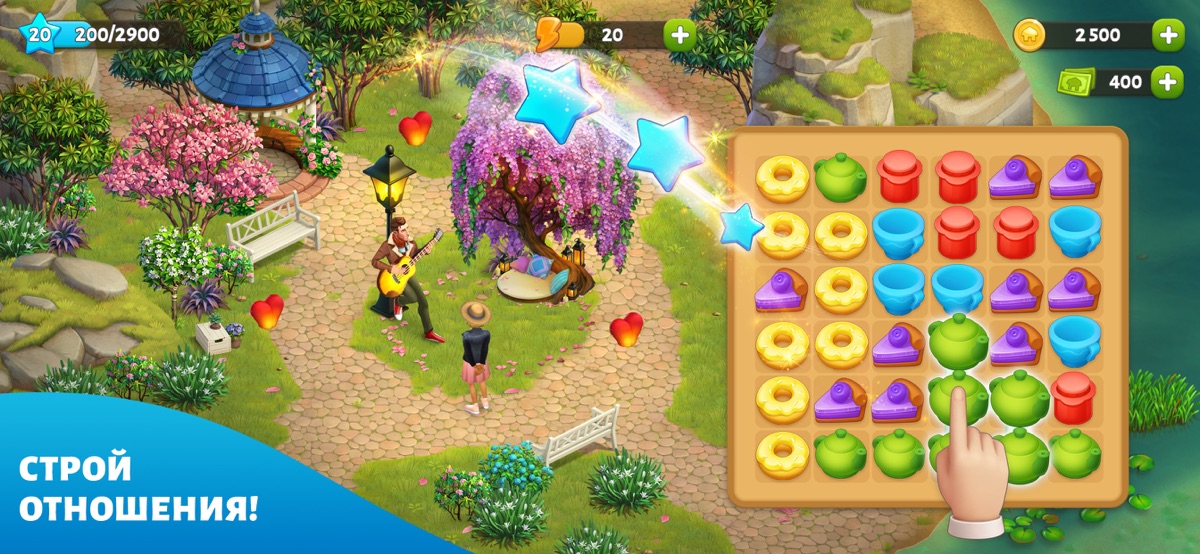Select the green teapot between donut and red jar
Image resolution: width=1200 pixels, height=554 pixels.
point(841,177)
